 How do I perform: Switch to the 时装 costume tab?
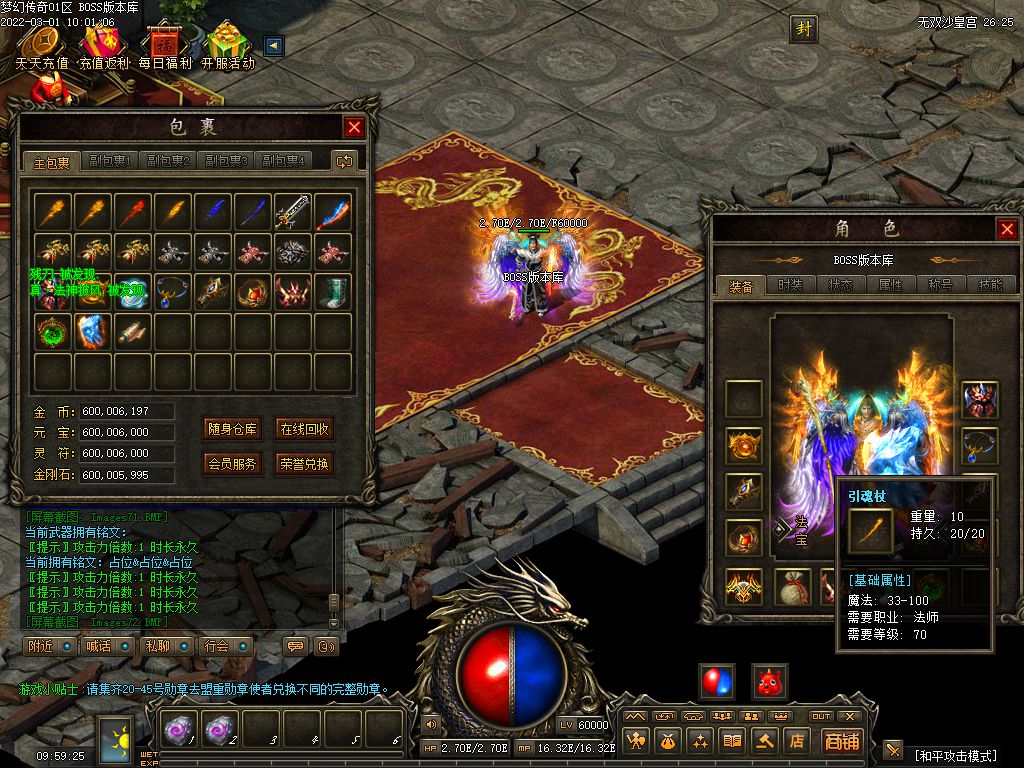pyautogui.click(x=790, y=285)
